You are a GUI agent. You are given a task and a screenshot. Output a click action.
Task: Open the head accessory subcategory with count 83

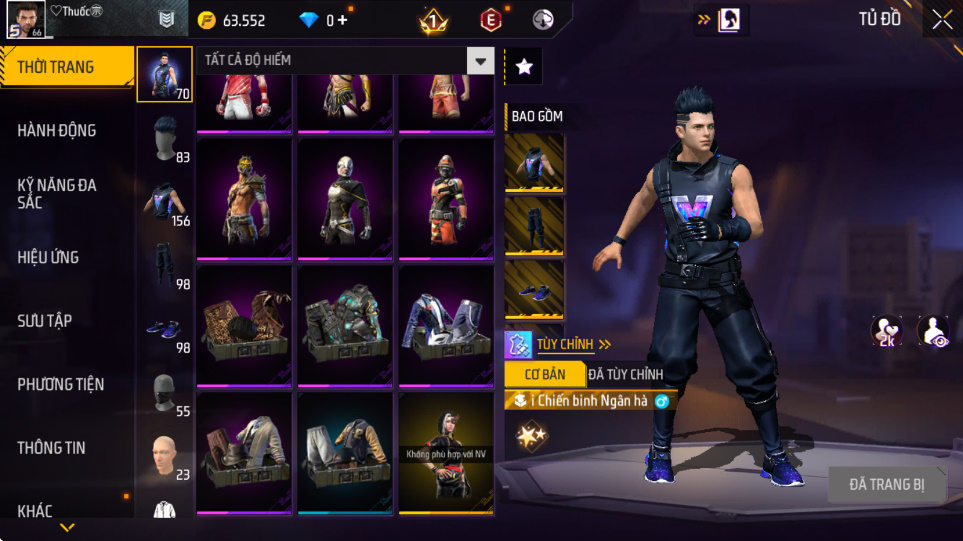tap(165, 139)
